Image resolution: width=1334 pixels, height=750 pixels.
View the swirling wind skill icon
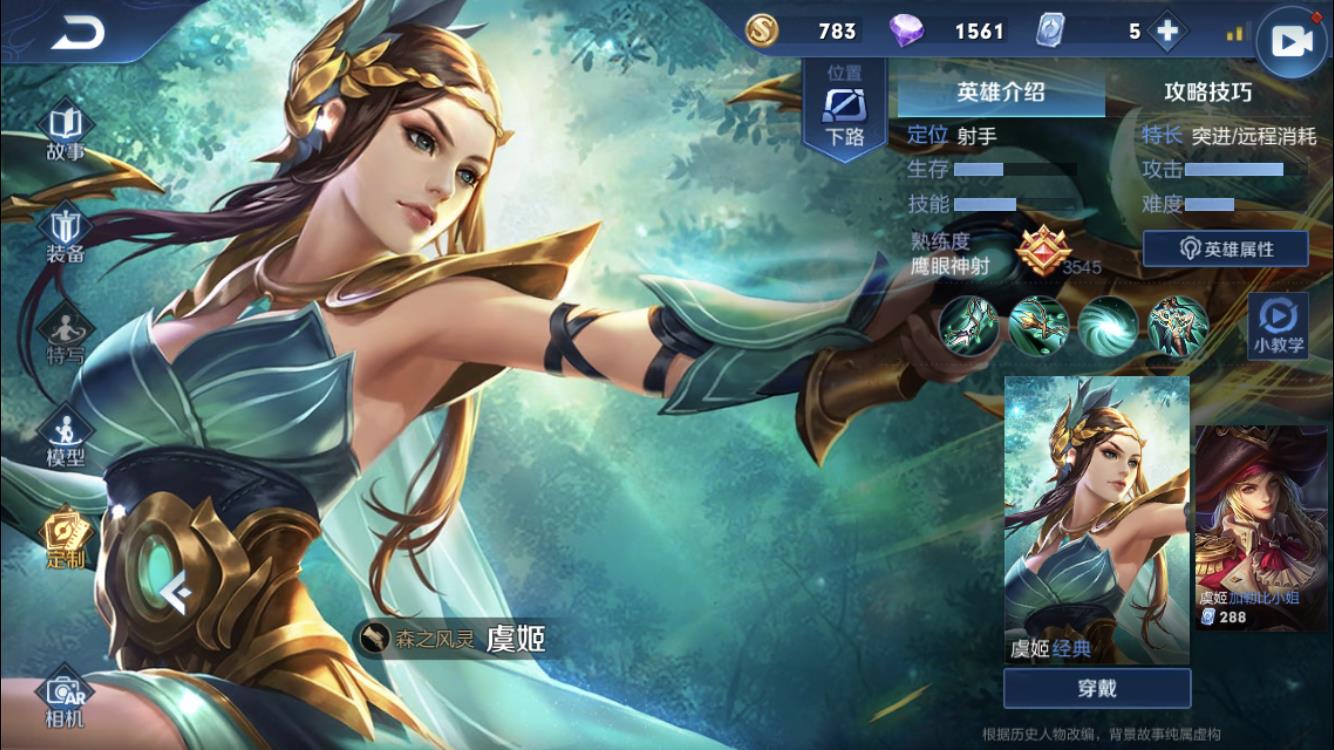click(x=1108, y=326)
